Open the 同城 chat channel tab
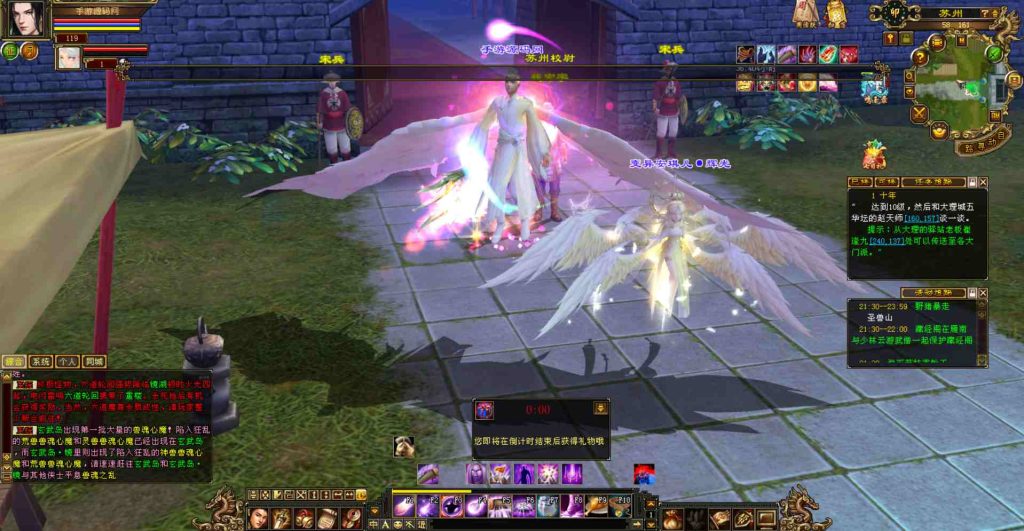The height and width of the screenshot is (531, 1024). (x=94, y=361)
